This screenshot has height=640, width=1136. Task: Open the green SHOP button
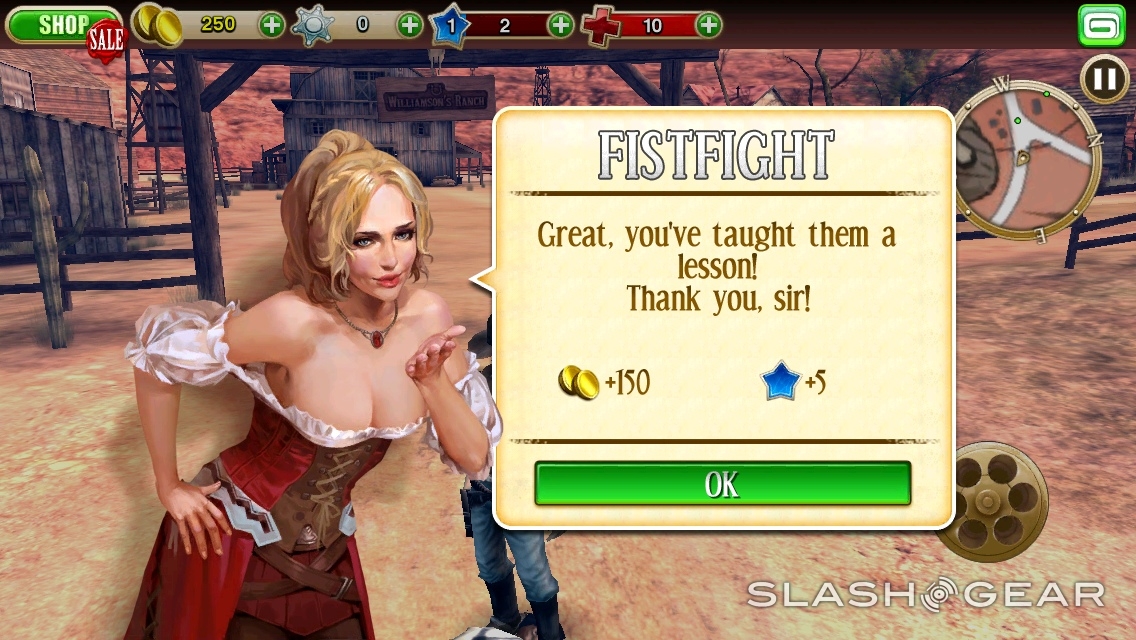click(x=62, y=25)
